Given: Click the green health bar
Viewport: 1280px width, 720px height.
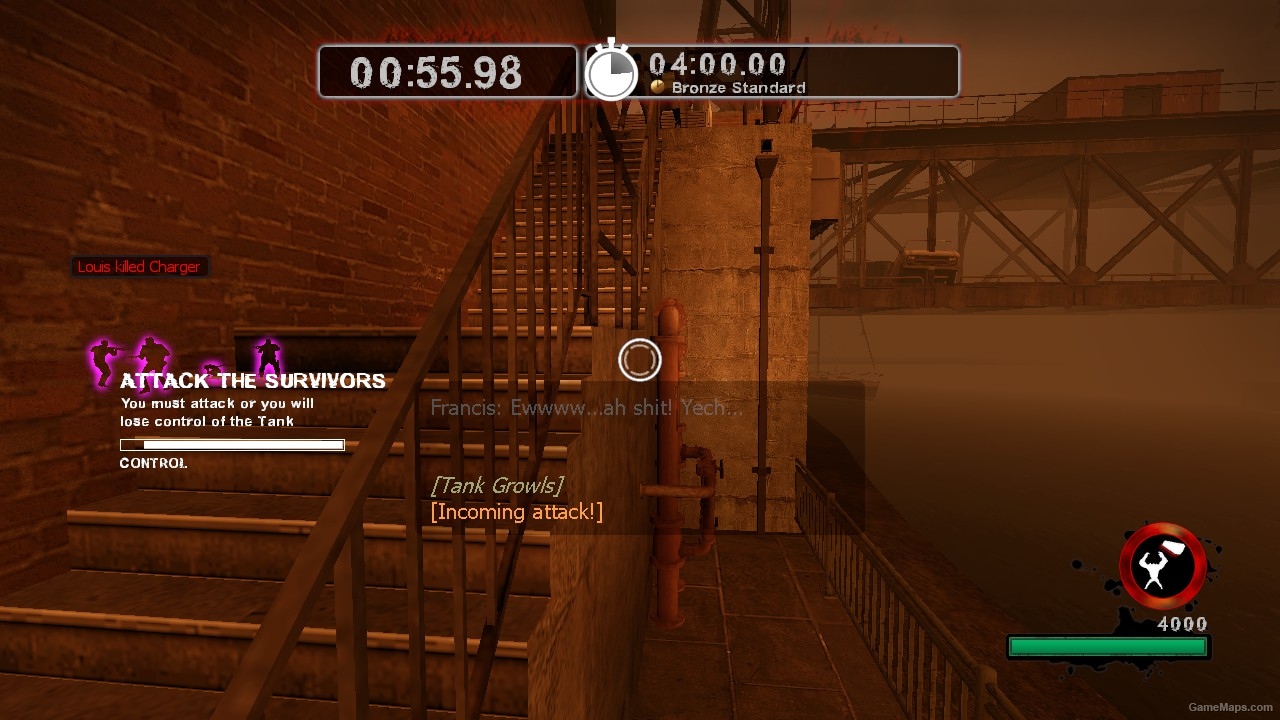Looking at the screenshot, I should [1107, 647].
